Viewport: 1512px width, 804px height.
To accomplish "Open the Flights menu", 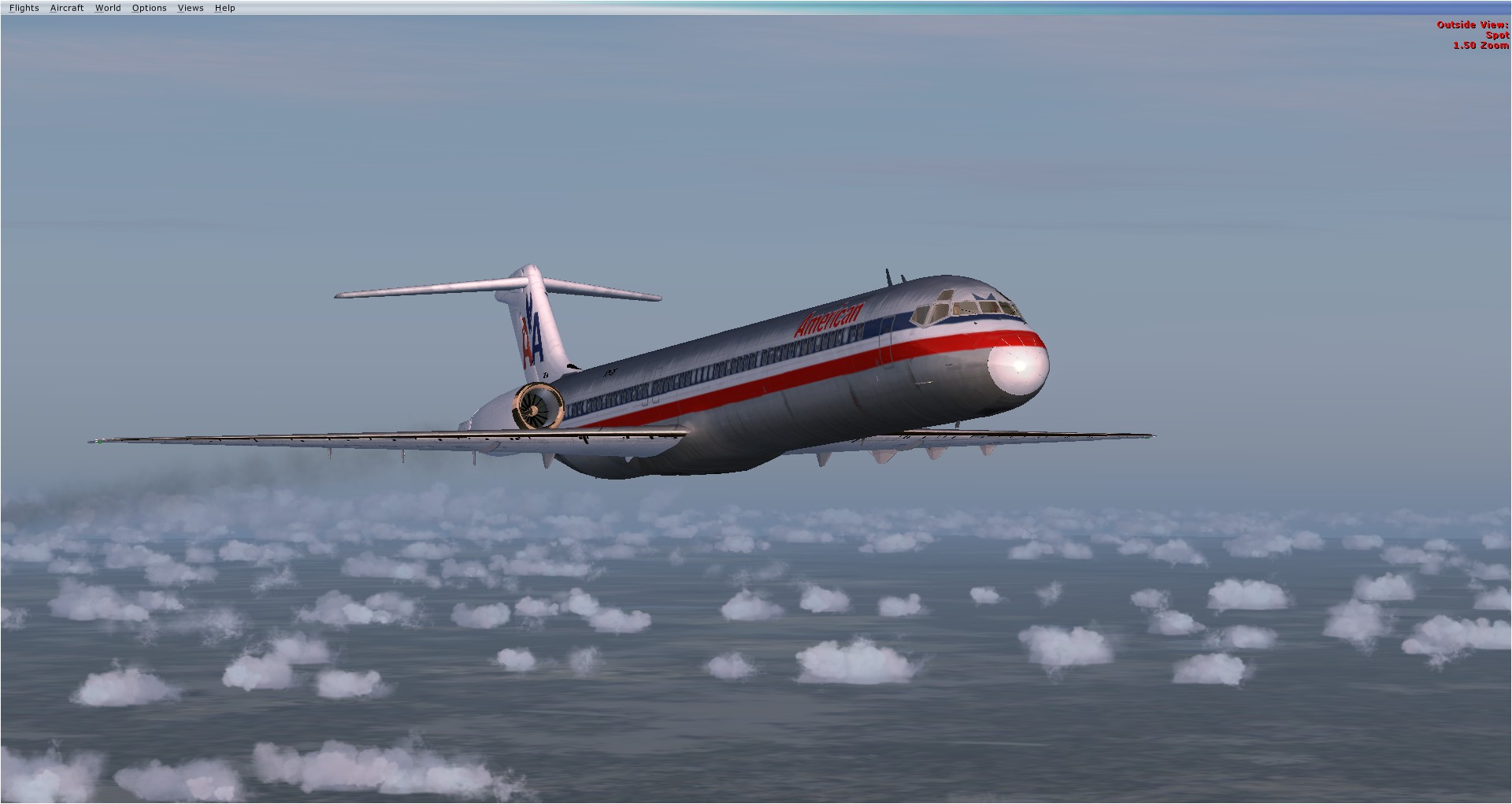I will [24, 8].
